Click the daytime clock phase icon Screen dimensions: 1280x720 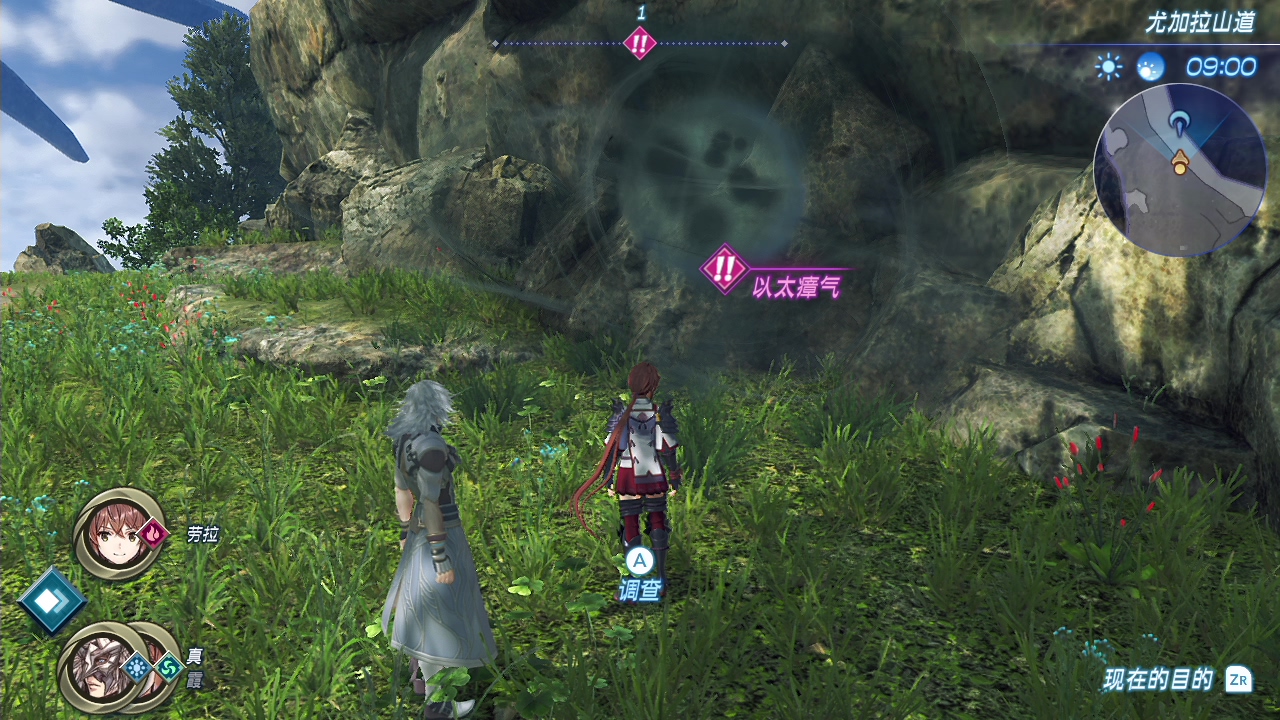click(x=1151, y=67)
